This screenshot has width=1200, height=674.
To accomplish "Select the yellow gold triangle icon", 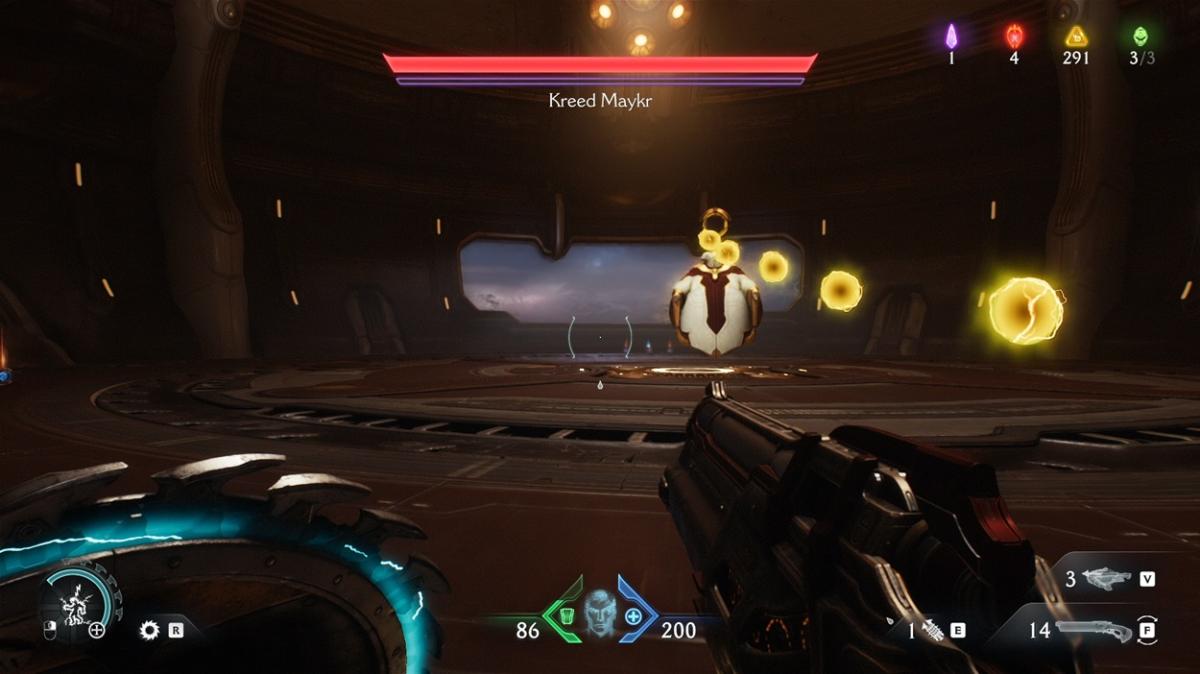I will click(x=1077, y=37).
